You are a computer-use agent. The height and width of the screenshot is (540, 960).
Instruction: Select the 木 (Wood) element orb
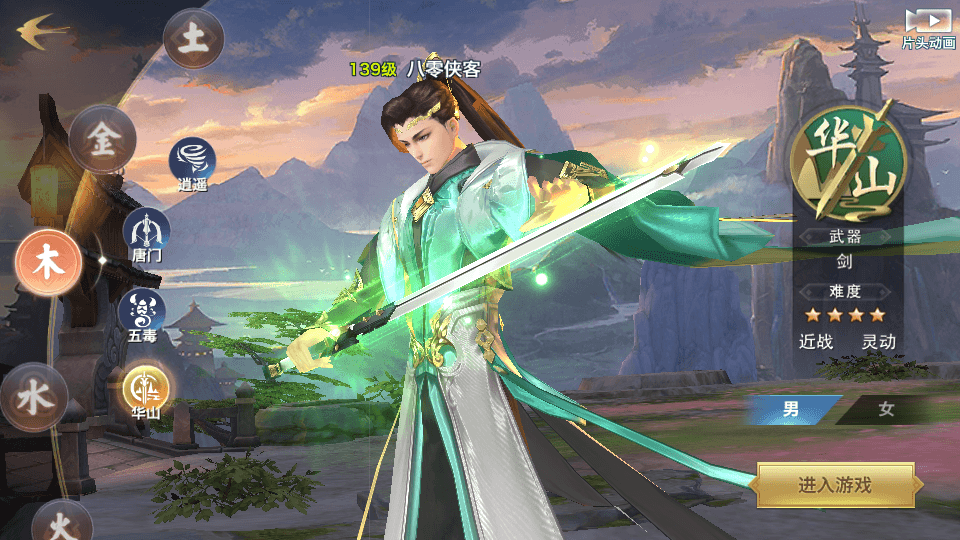click(47, 261)
